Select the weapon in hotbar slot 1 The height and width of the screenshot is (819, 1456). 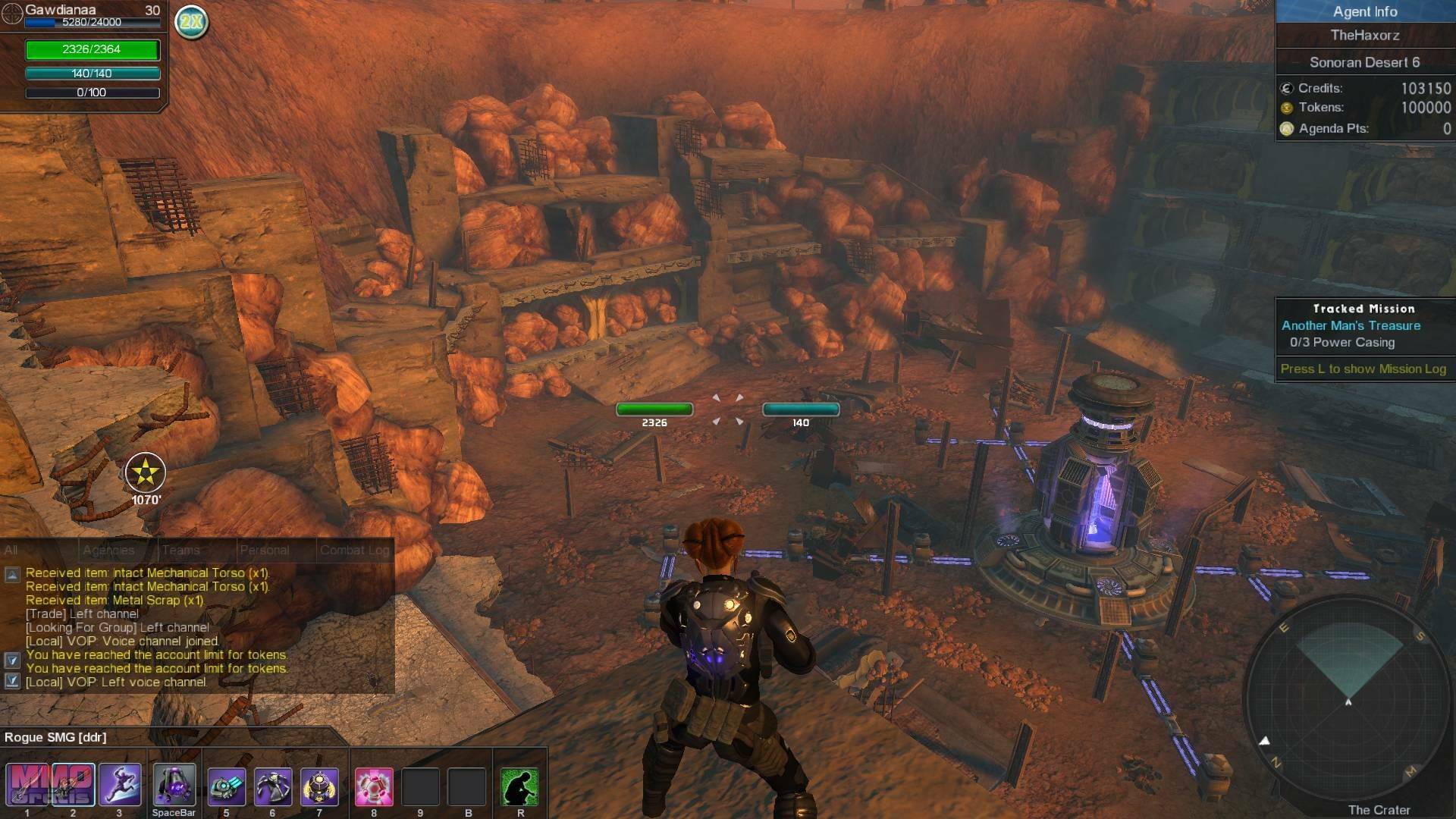27,785
